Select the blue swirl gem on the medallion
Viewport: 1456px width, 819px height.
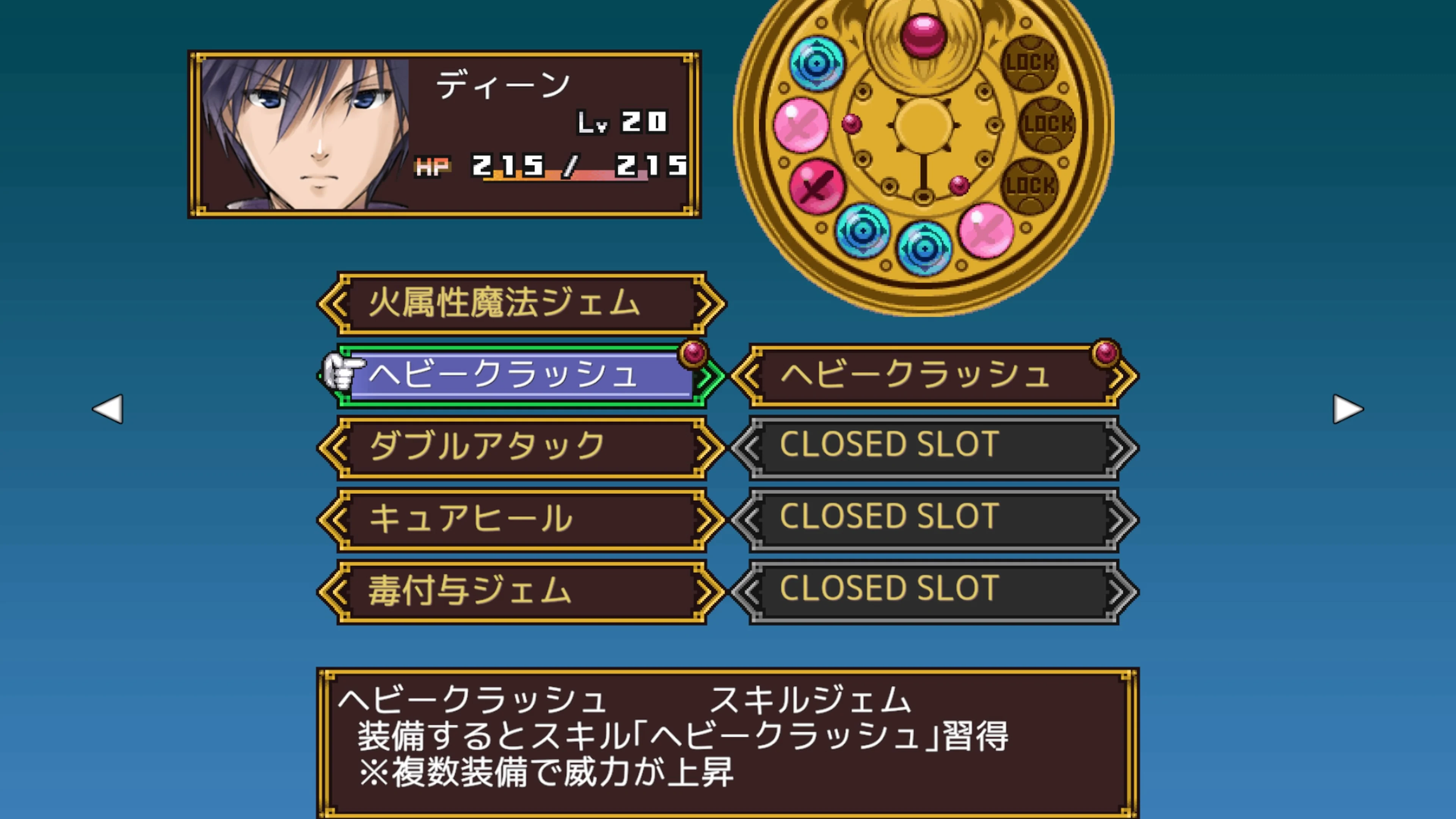816,63
